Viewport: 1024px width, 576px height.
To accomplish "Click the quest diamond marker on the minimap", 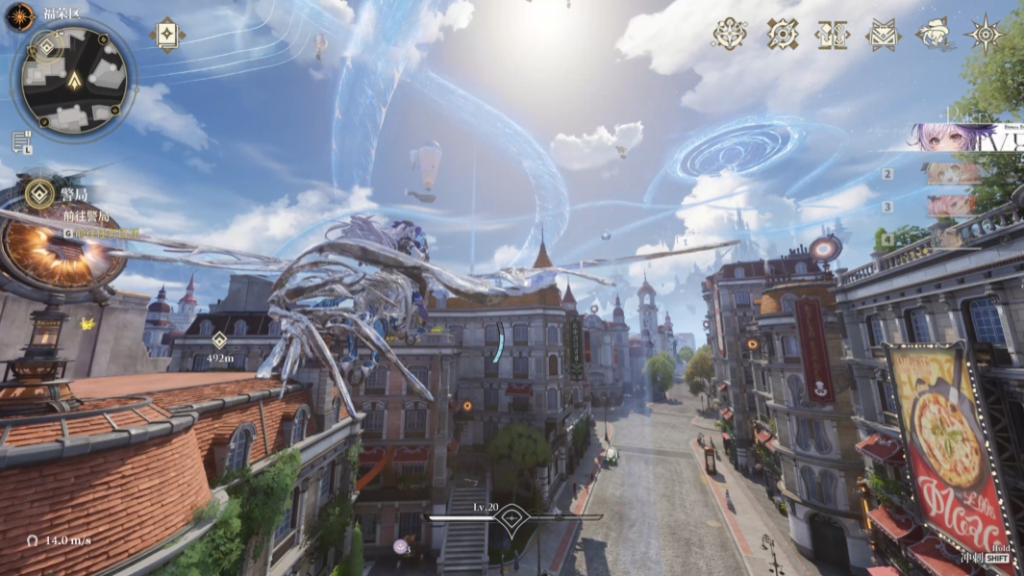I will (47, 46).
